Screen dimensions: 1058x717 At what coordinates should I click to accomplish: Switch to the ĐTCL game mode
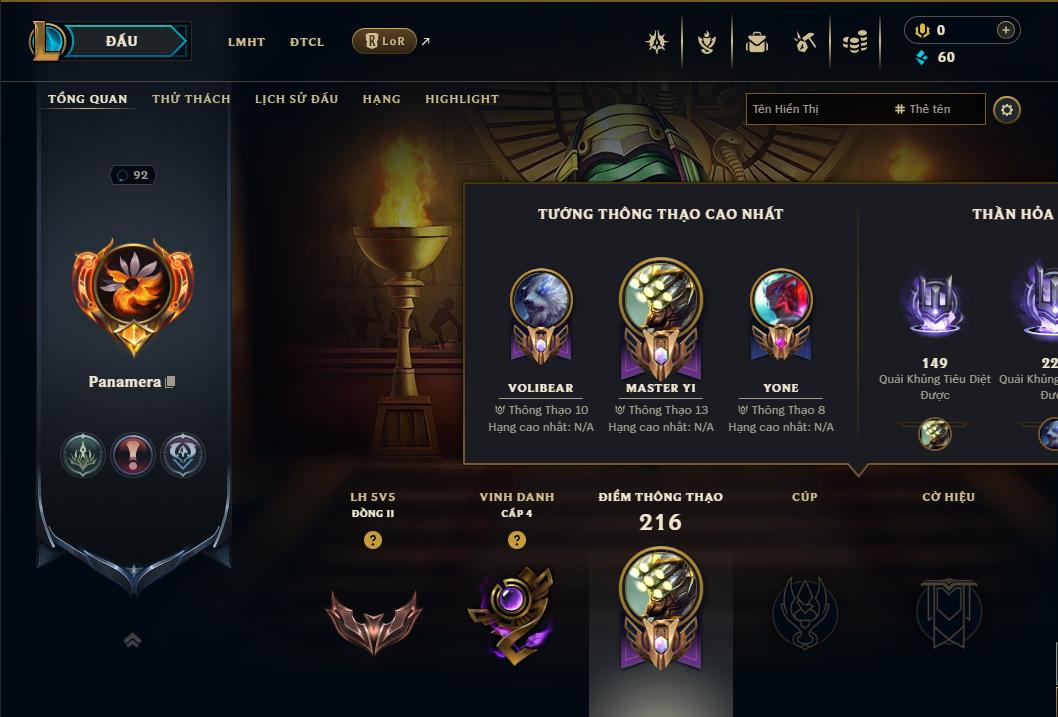tap(307, 42)
